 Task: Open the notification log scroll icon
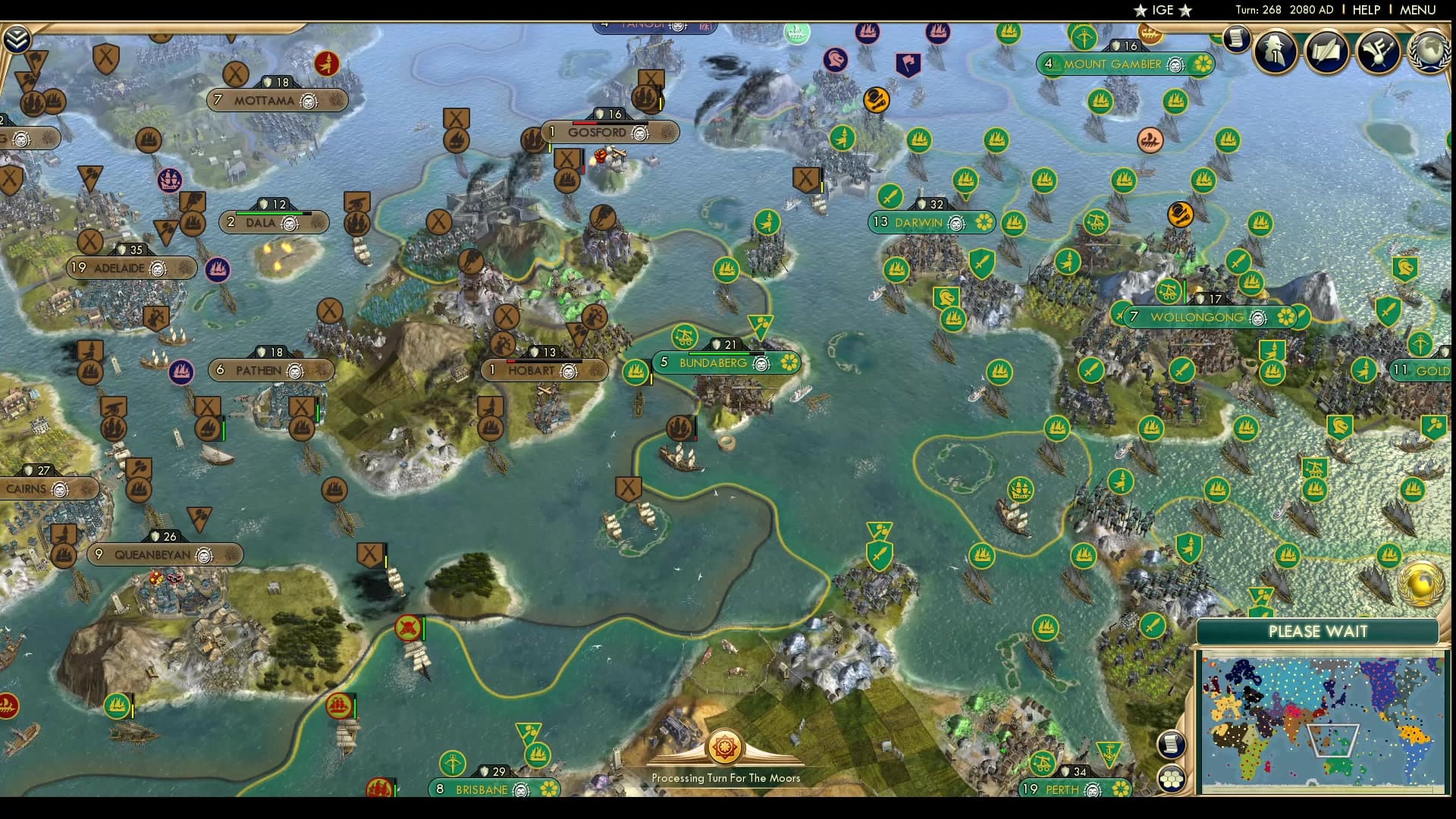1237,39
